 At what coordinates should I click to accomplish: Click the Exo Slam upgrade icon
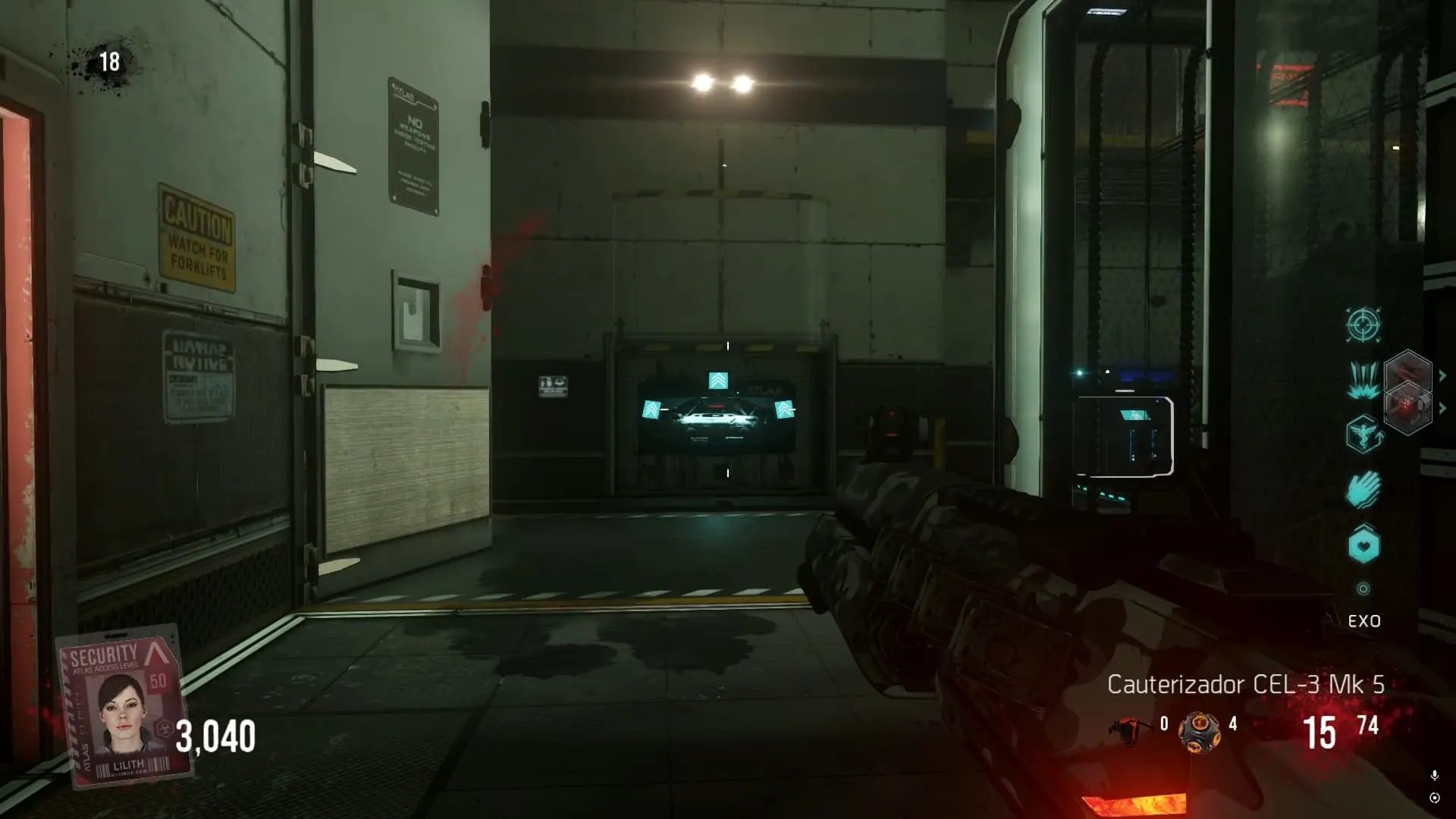1363,379
